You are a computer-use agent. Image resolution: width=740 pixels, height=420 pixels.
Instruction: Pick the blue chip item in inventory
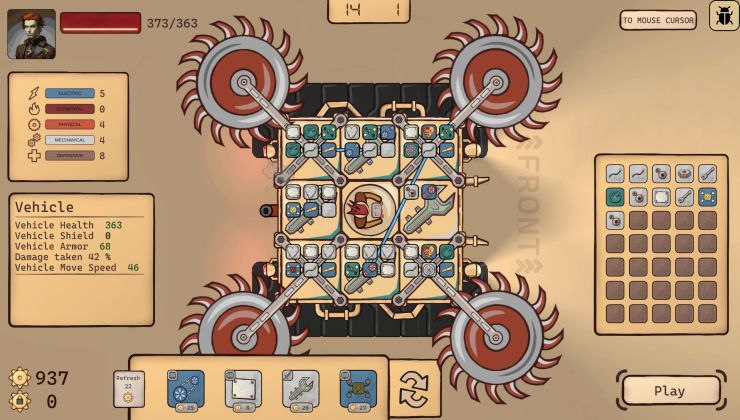[707, 197]
